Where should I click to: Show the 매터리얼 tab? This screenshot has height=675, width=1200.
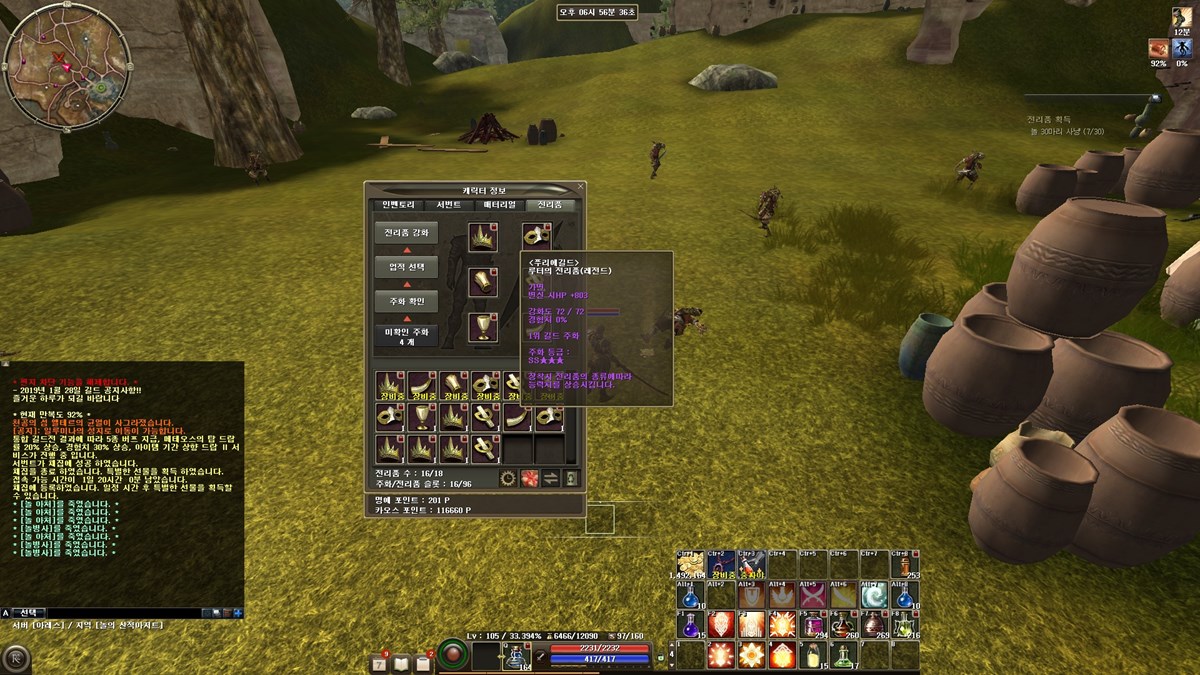pos(500,204)
